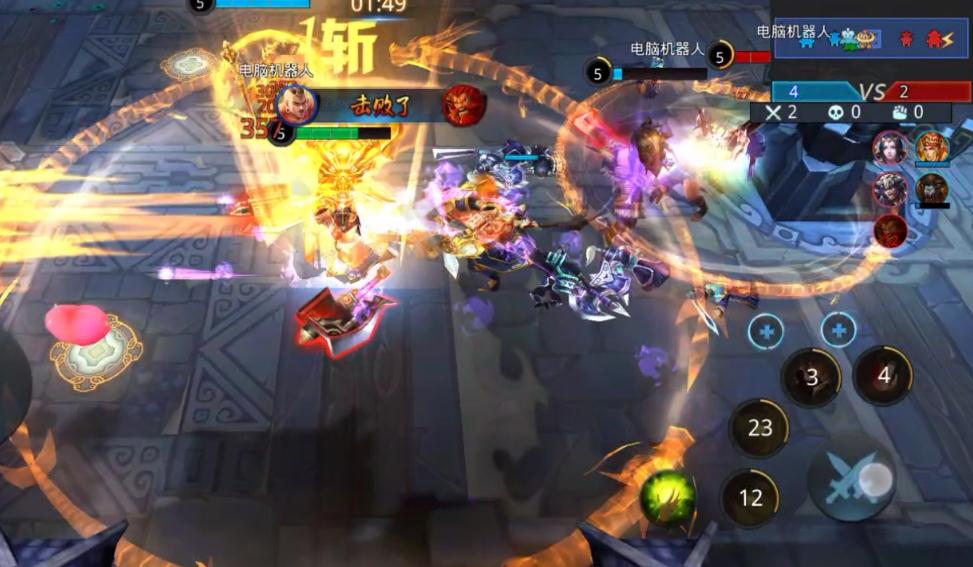
Task: Activate the skill showing cooldown 12
Action: point(751,497)
